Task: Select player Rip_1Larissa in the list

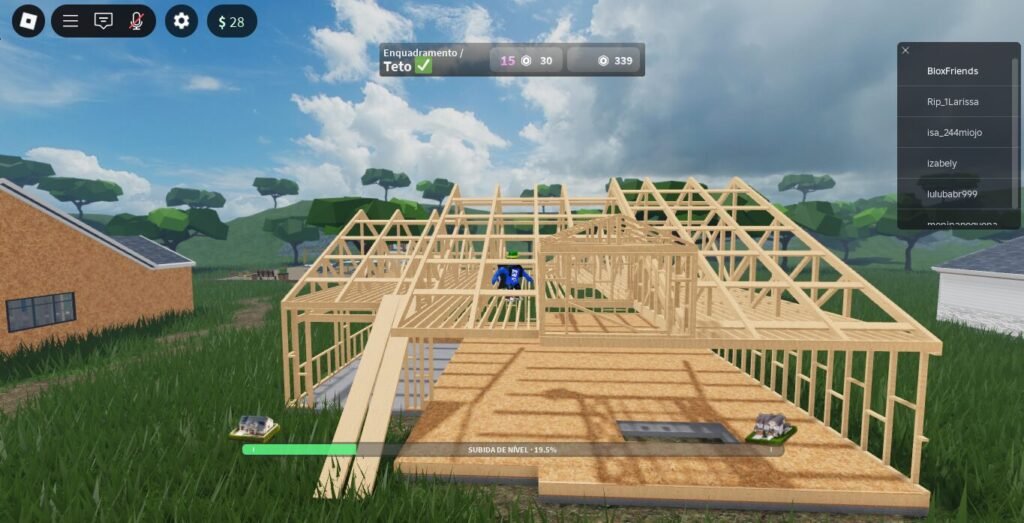Action: pos(952,102)
